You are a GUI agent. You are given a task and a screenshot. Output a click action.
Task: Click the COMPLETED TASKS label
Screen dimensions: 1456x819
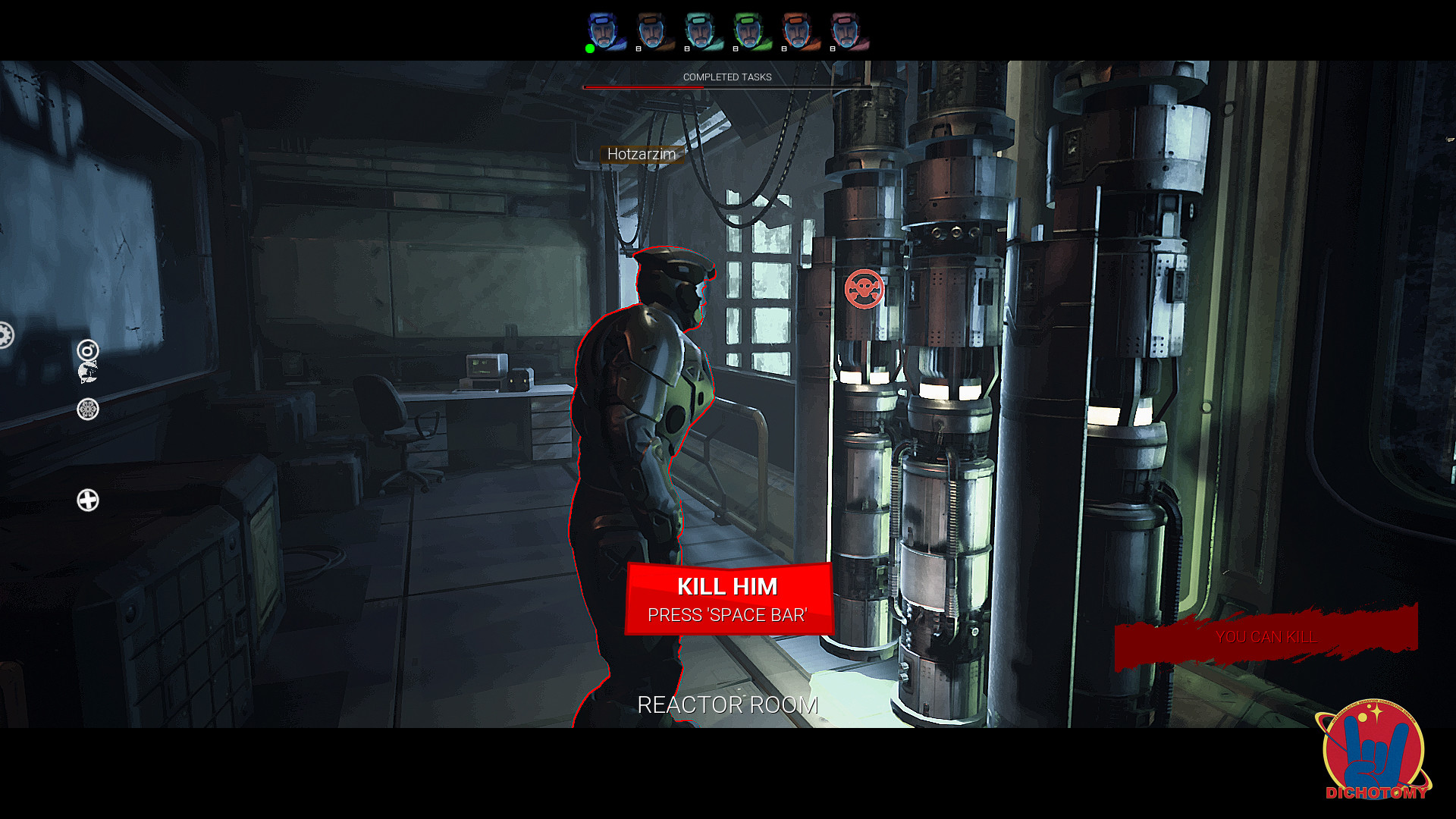[726, 77]
